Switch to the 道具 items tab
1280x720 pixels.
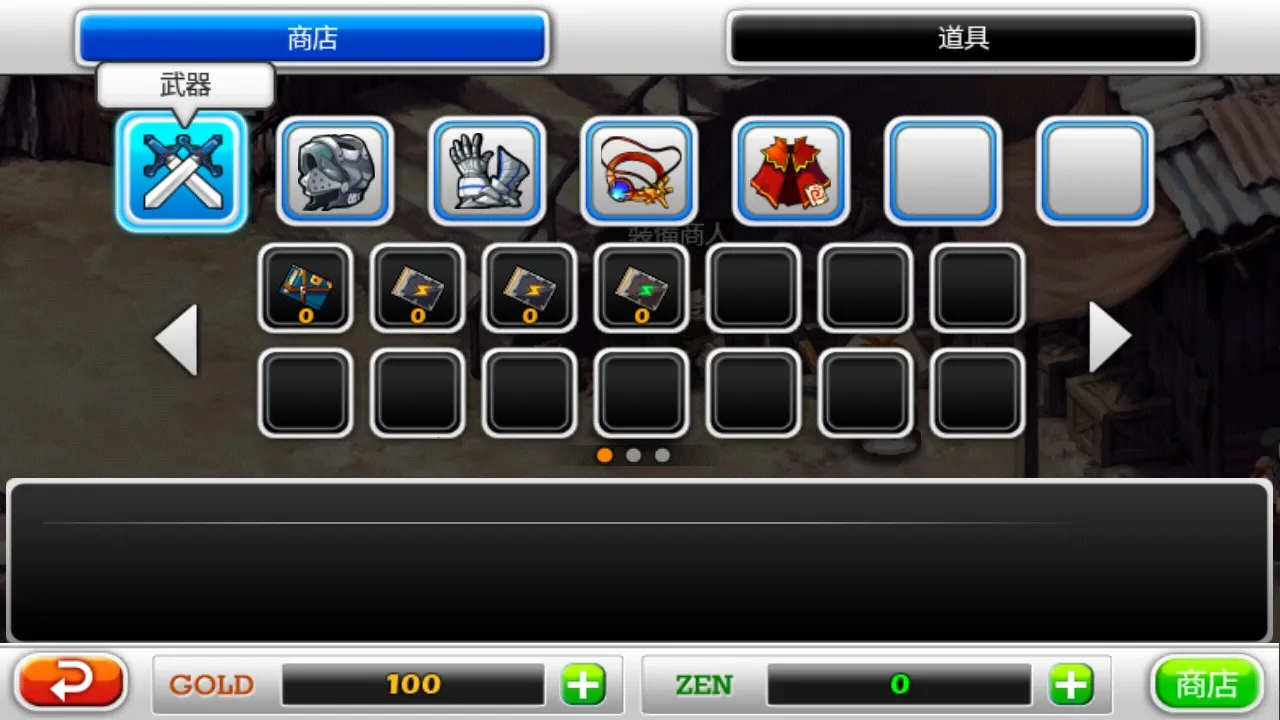[962, 37]
